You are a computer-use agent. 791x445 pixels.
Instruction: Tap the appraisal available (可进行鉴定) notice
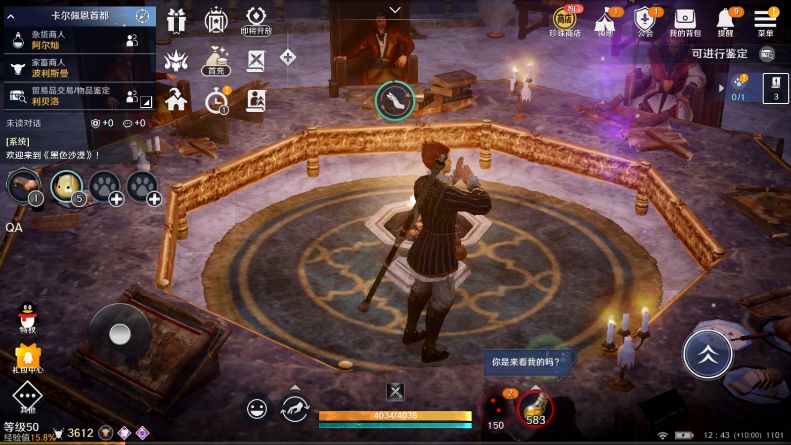coord(719,55)
